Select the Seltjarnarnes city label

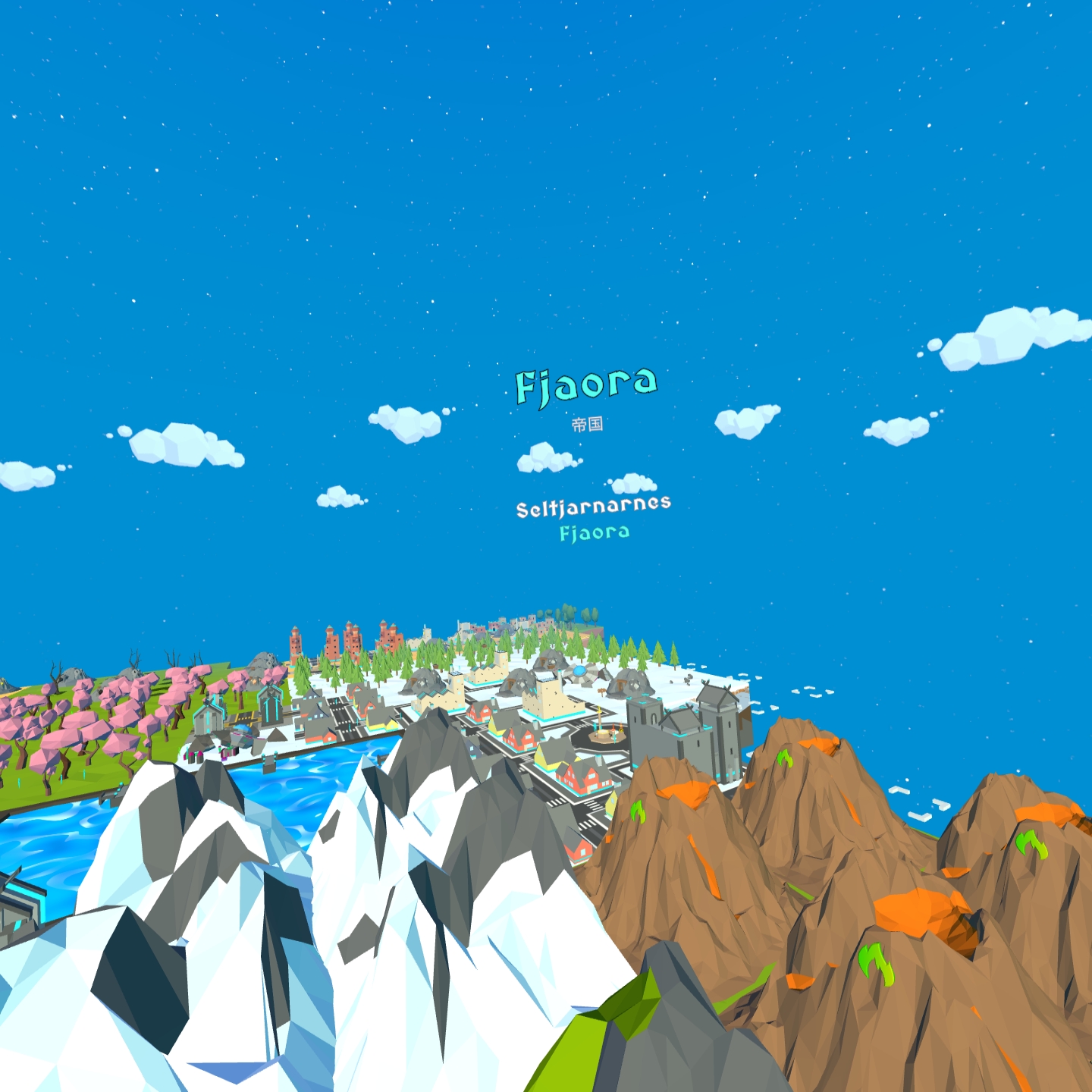(593, 507)
